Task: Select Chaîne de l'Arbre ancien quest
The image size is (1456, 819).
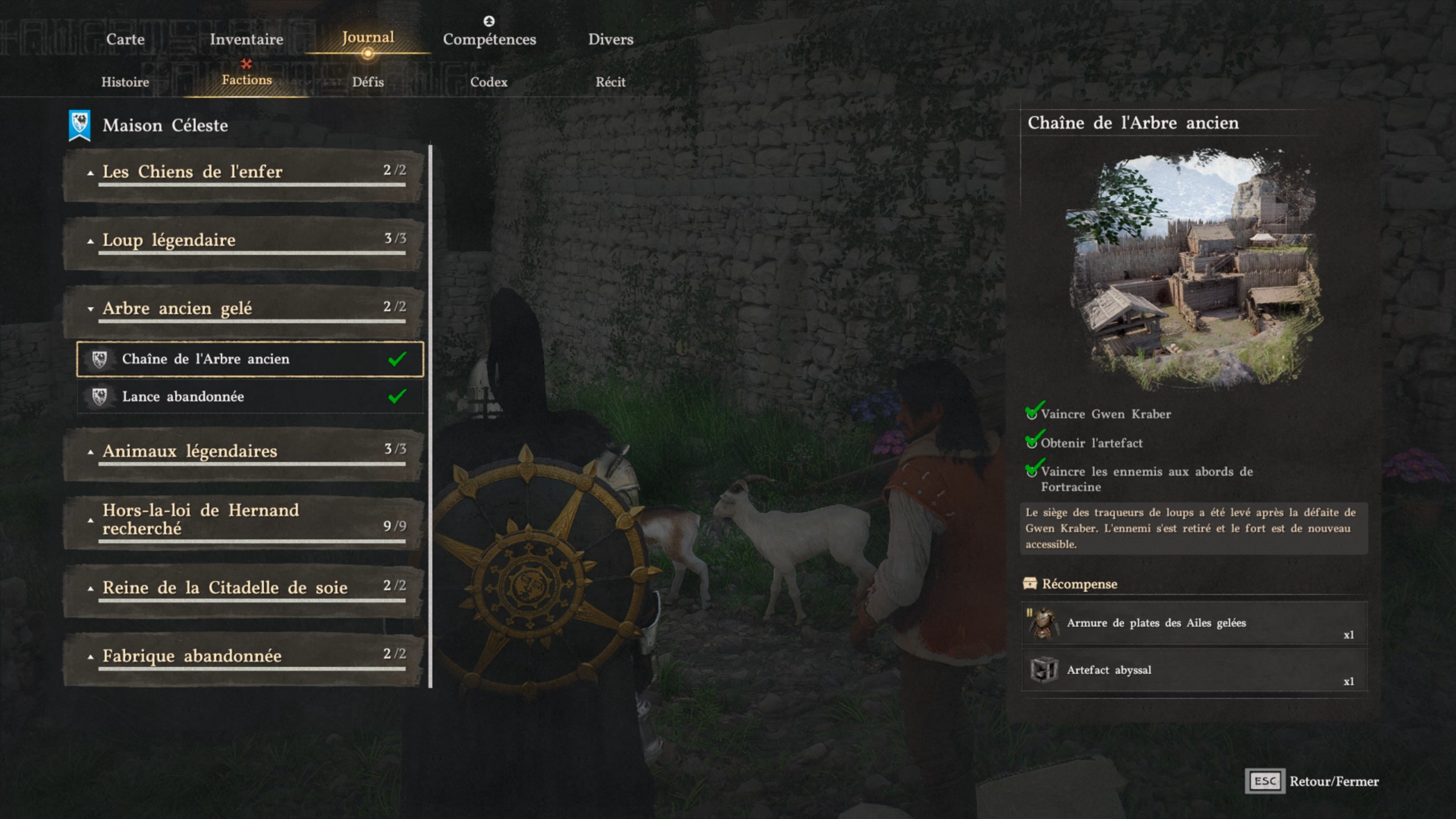Action: tap(250, 359)
